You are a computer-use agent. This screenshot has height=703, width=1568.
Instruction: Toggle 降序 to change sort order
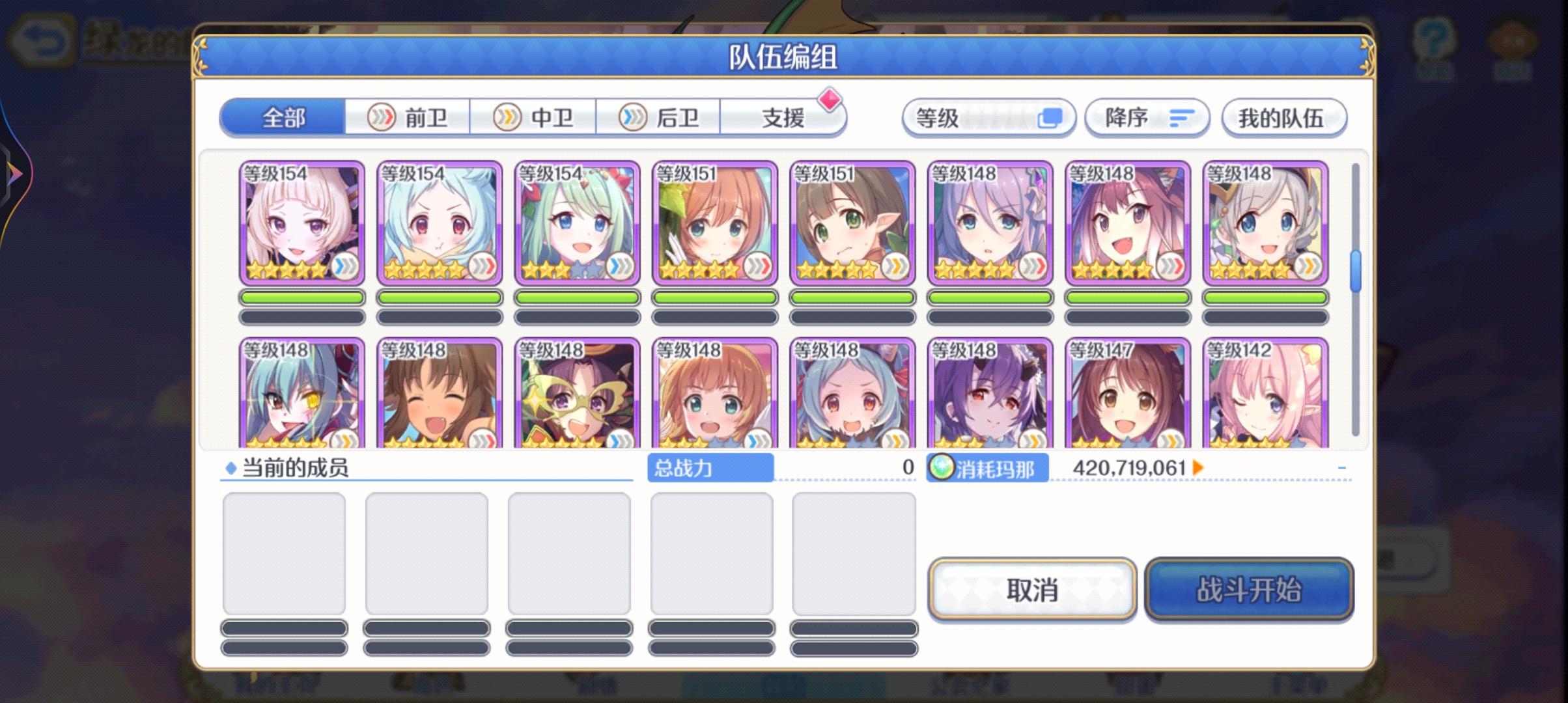(1147, 118)
